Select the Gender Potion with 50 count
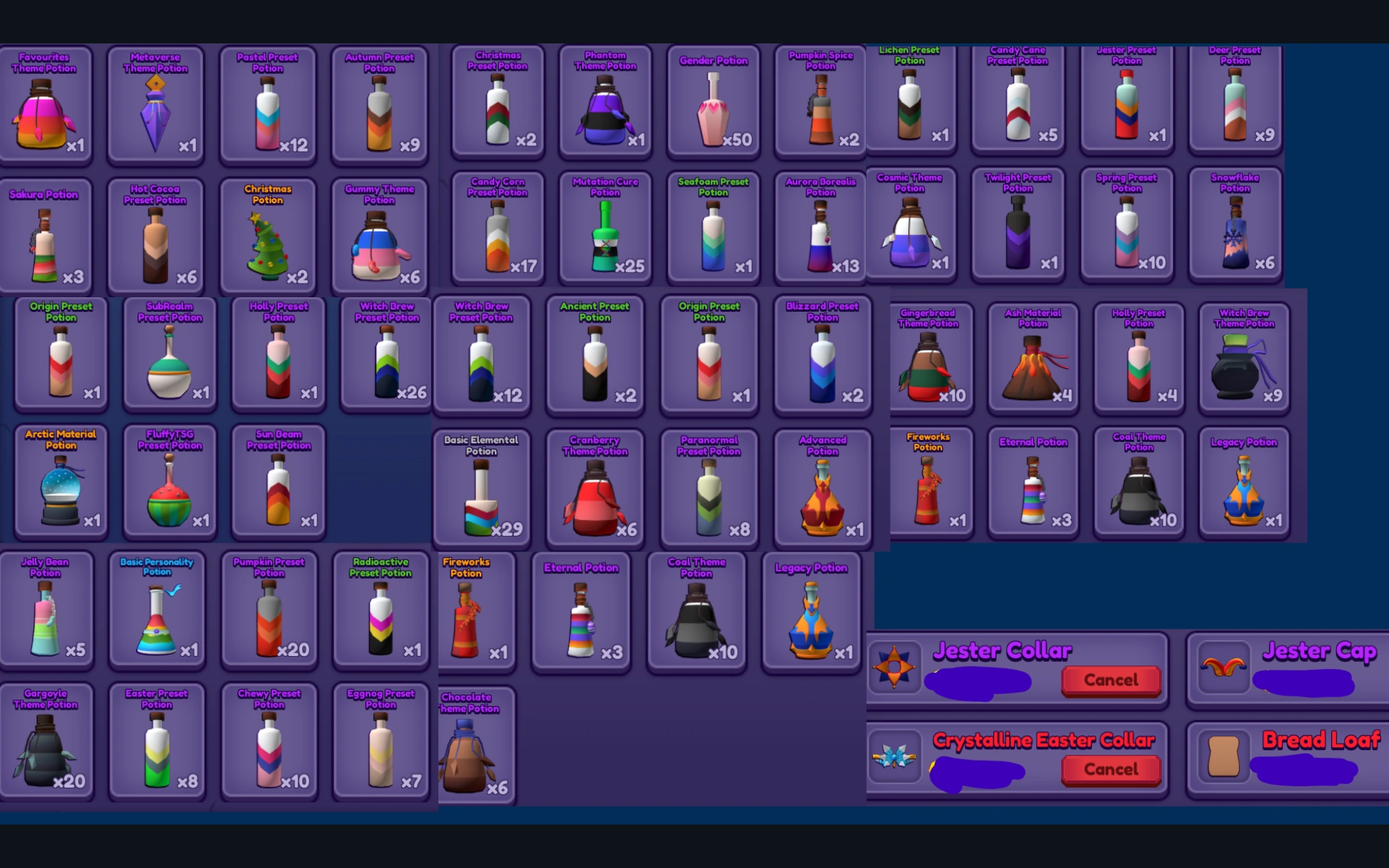This screenshot has width=1389, height=868. click(713, 105)
